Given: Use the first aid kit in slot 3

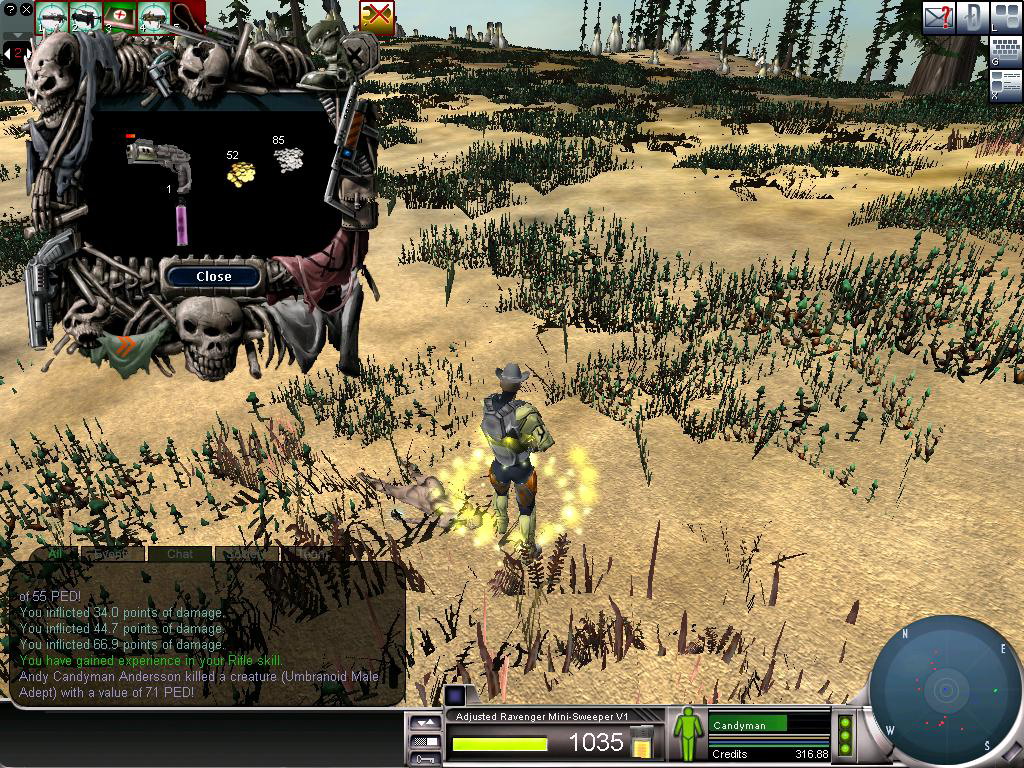Looking at the screenshot, I should coord(121,16).
